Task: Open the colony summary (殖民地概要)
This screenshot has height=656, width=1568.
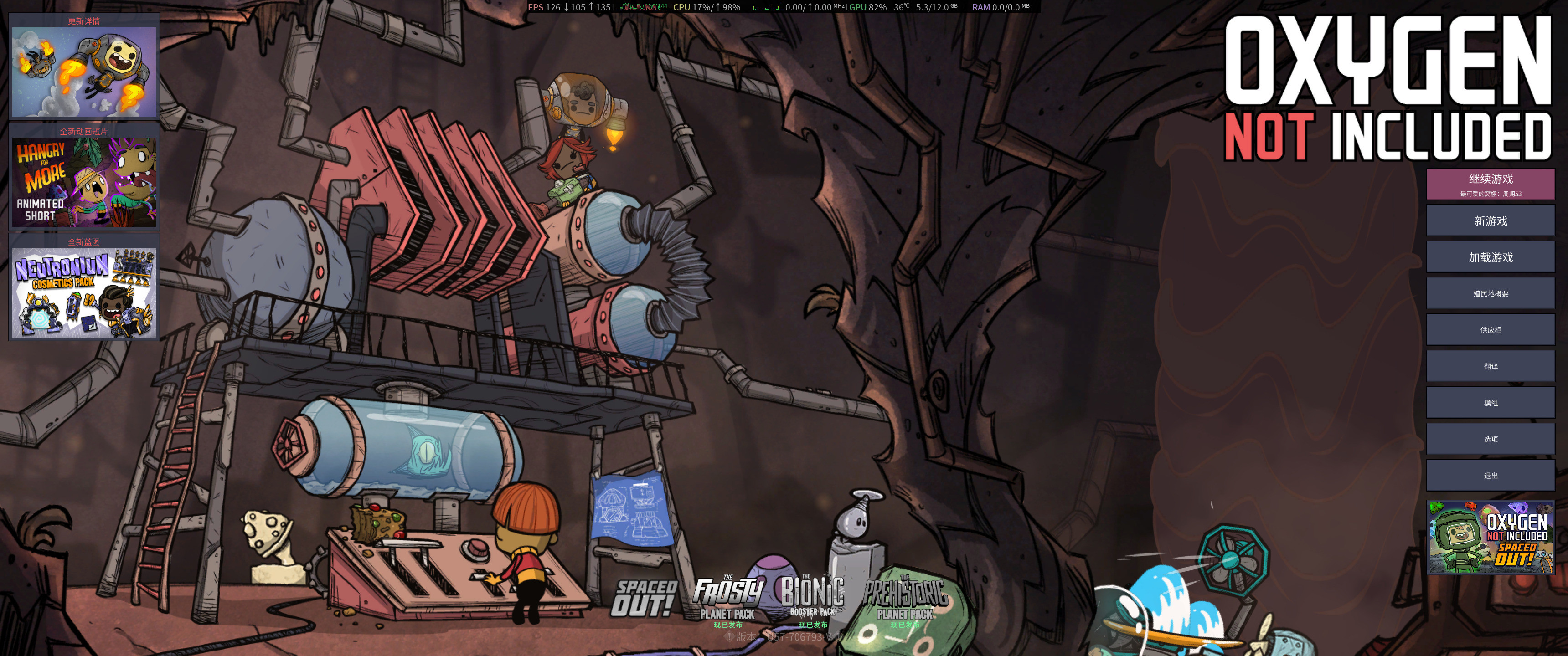Action: 1490,293
